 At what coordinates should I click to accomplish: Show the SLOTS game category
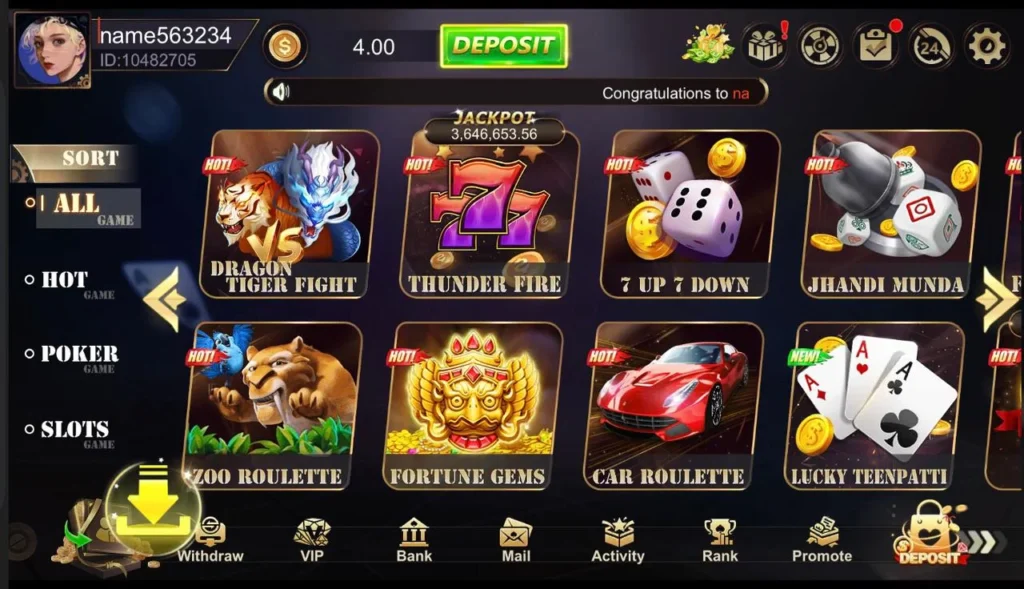[74, 430]
